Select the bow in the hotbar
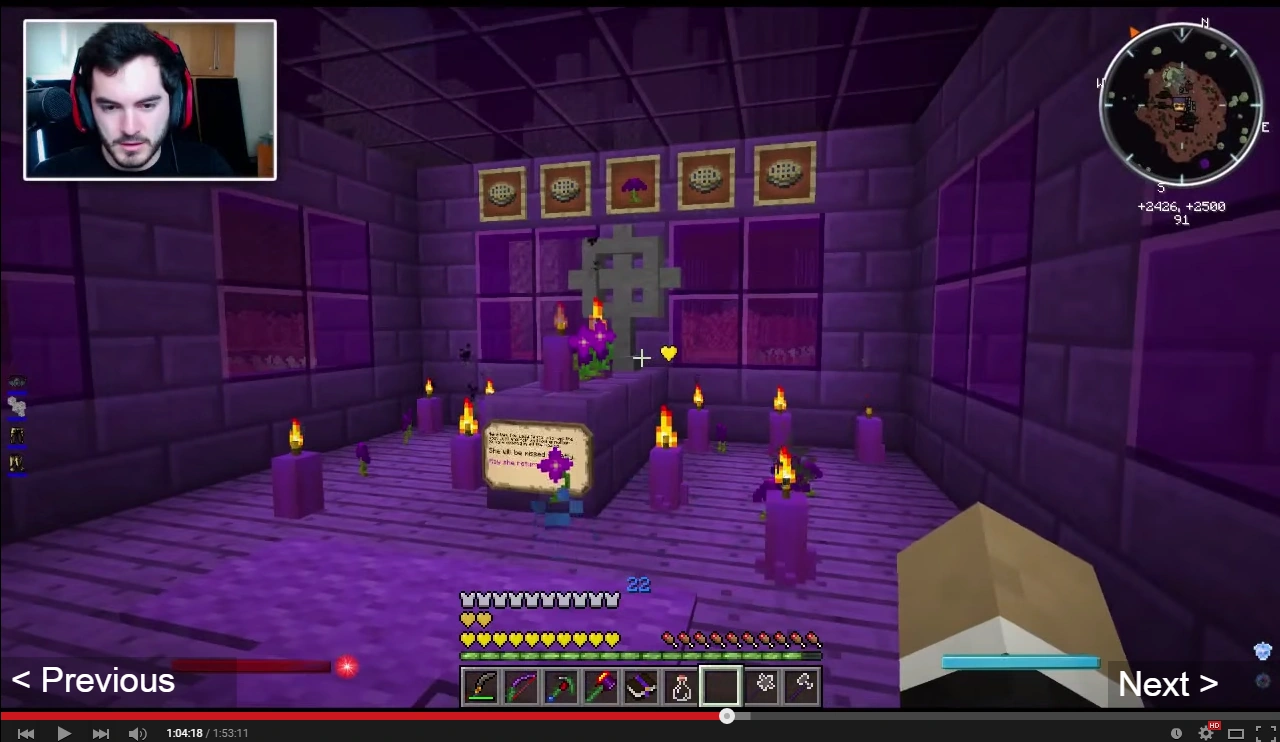This screenshot has width=1280, height=742. pos(521,686)
